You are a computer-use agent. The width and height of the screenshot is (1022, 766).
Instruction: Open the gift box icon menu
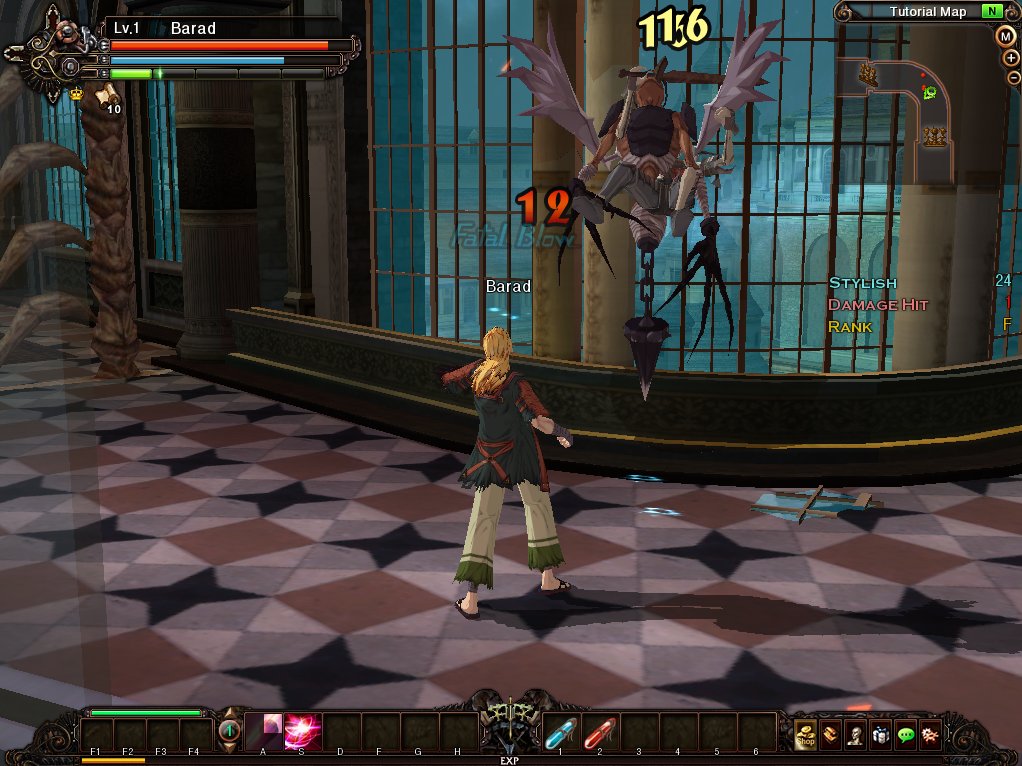point(880,736)
